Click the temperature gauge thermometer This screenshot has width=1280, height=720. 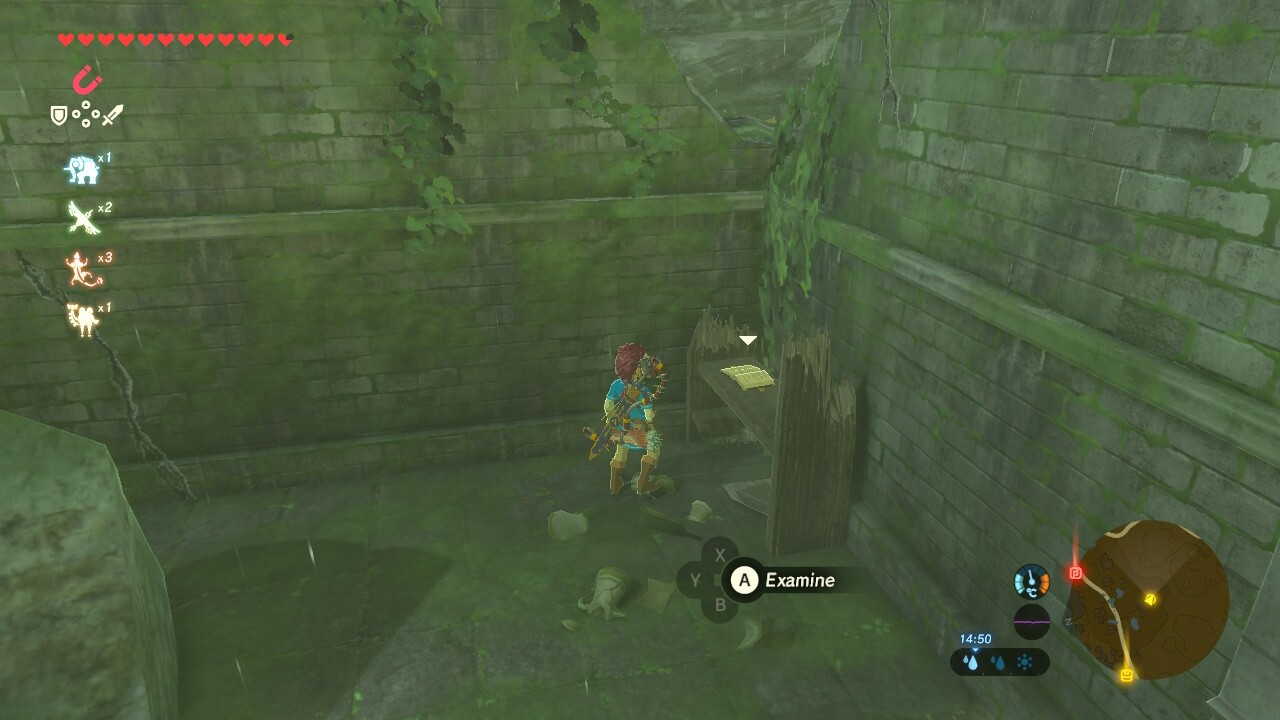point(1032,581)
